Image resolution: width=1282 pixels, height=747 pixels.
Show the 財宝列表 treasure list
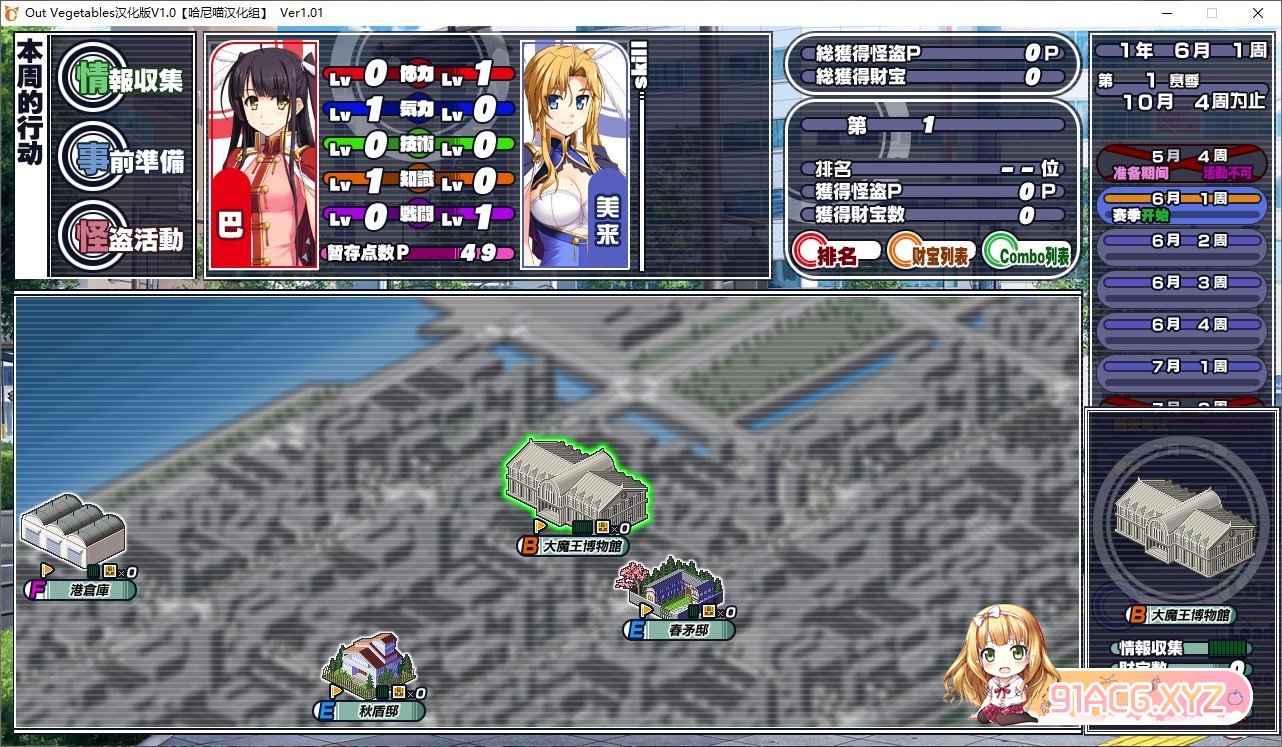(x=930, y=254)
